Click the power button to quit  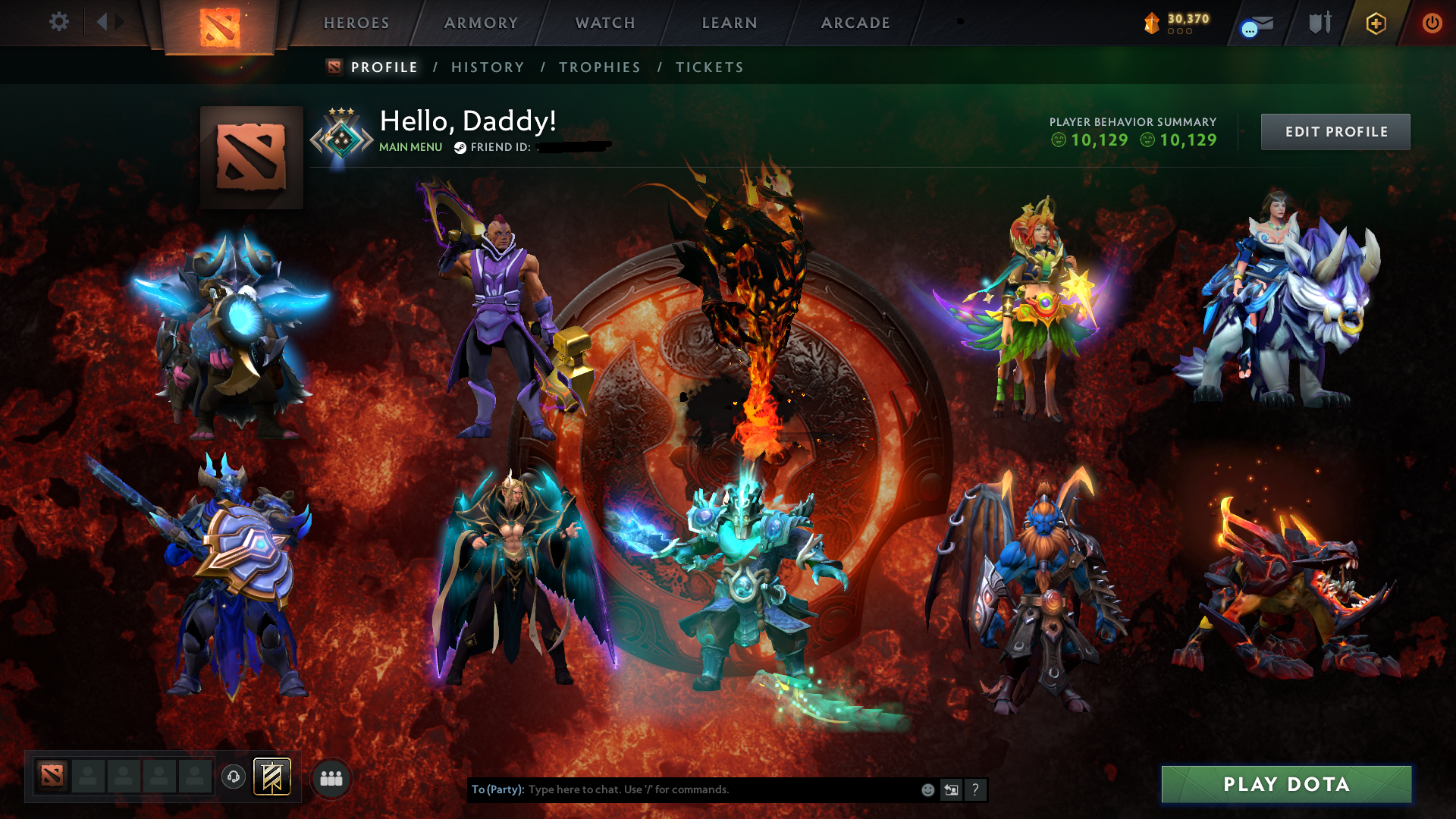point(1432,23)
